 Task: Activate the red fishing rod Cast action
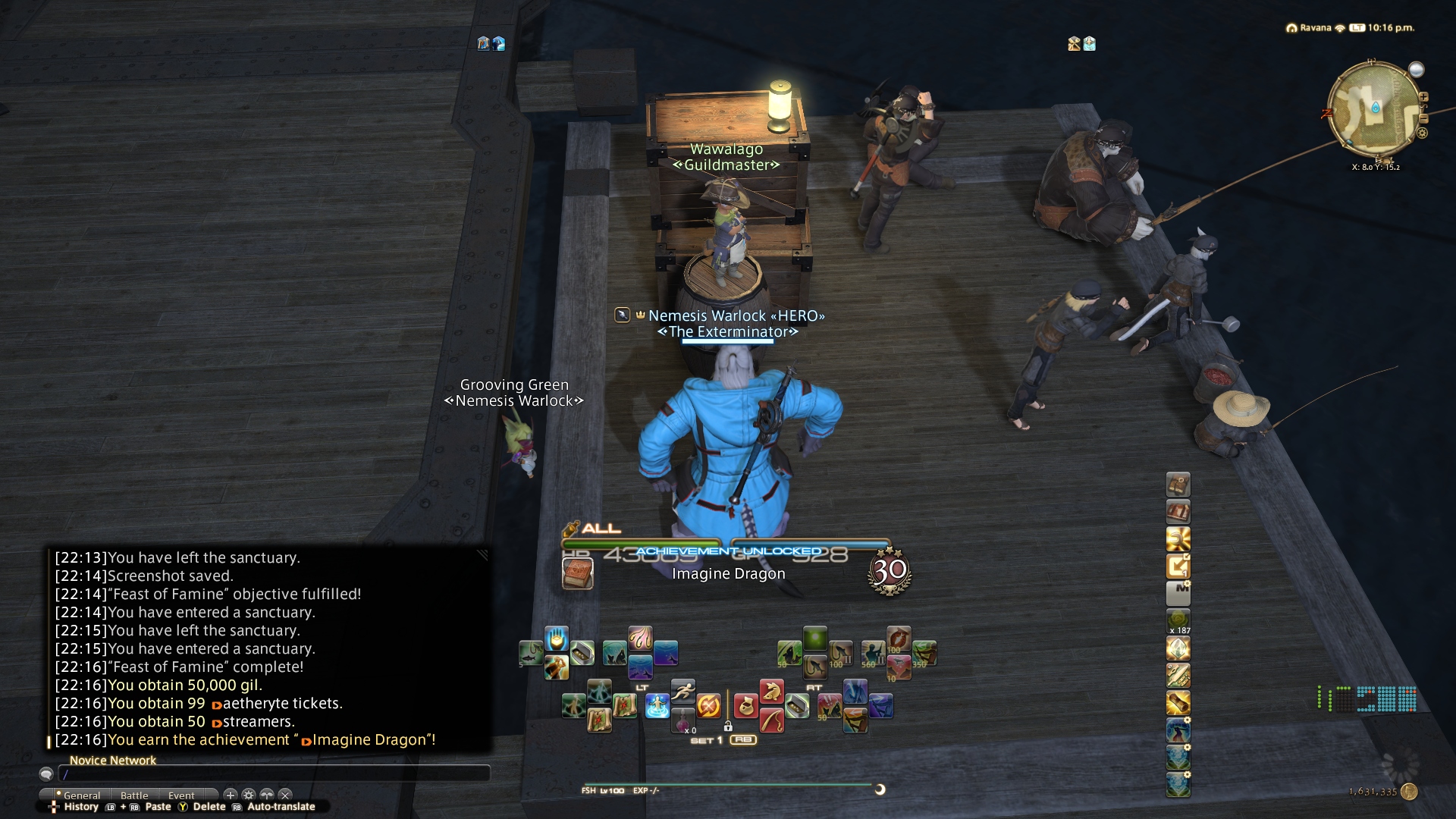(771, 720)
